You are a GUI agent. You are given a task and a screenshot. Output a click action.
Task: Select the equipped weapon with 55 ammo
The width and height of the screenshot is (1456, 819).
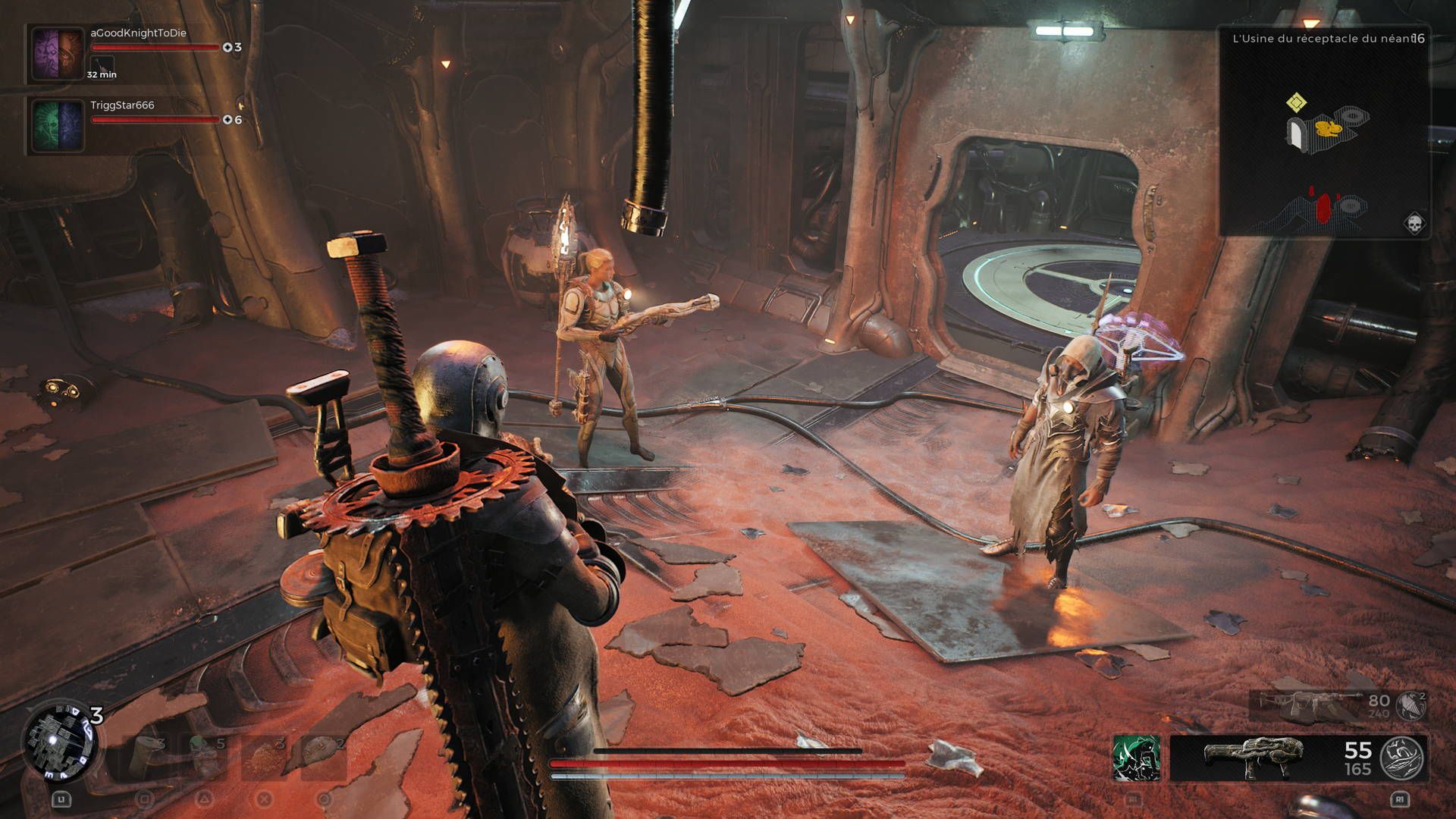pyautogui.click(x=1255, y=758)
